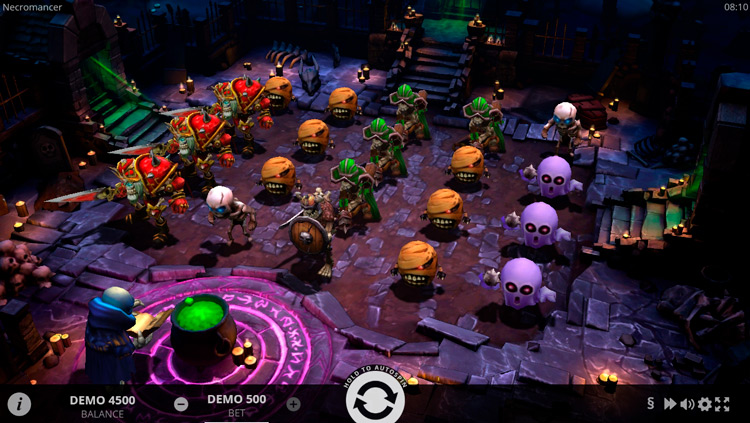This screenshot has height=423, width=750.
Task: Increase the bet with the plus button
Action: 293,404
